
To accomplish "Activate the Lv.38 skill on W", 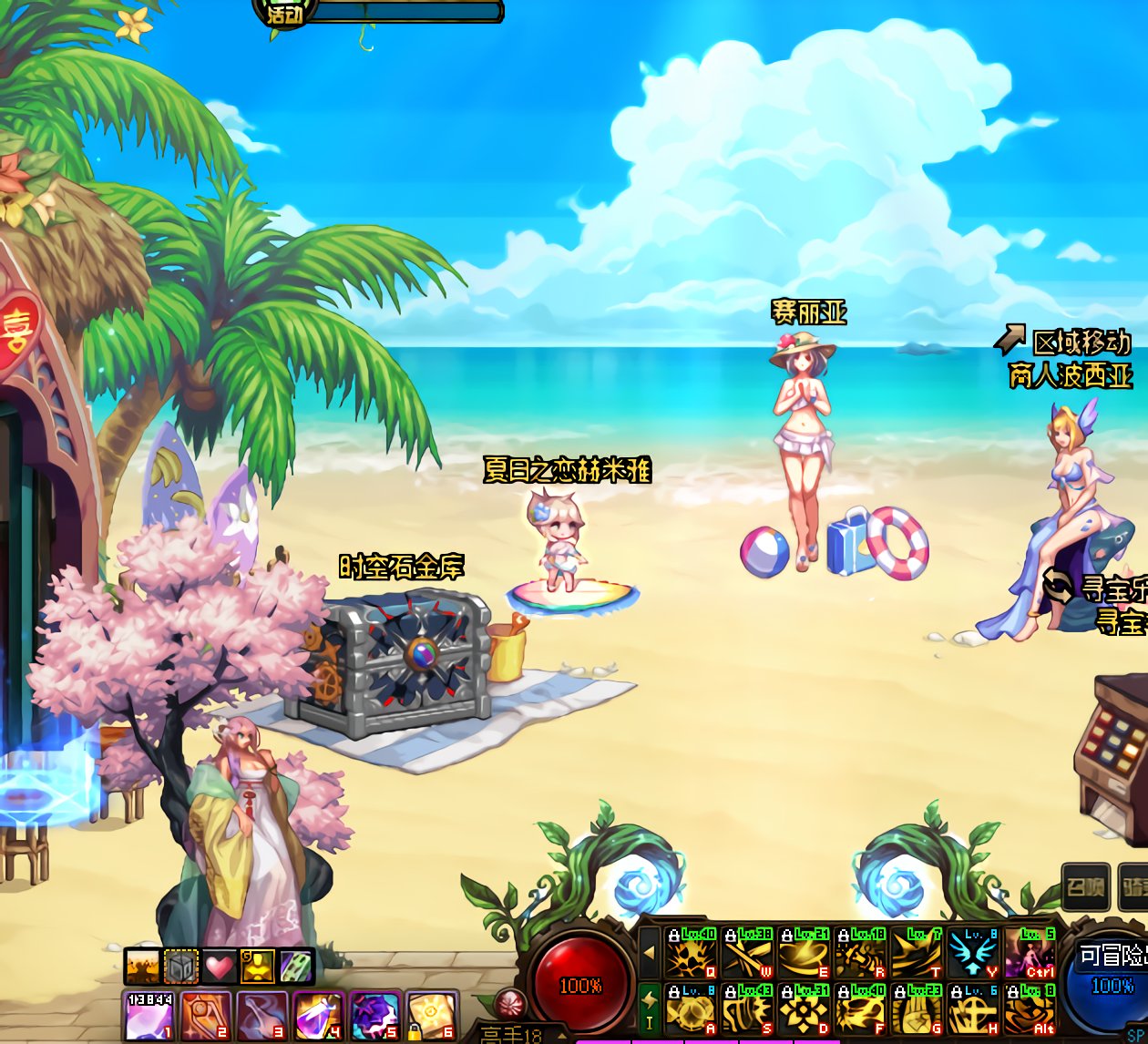I will 746,953.
